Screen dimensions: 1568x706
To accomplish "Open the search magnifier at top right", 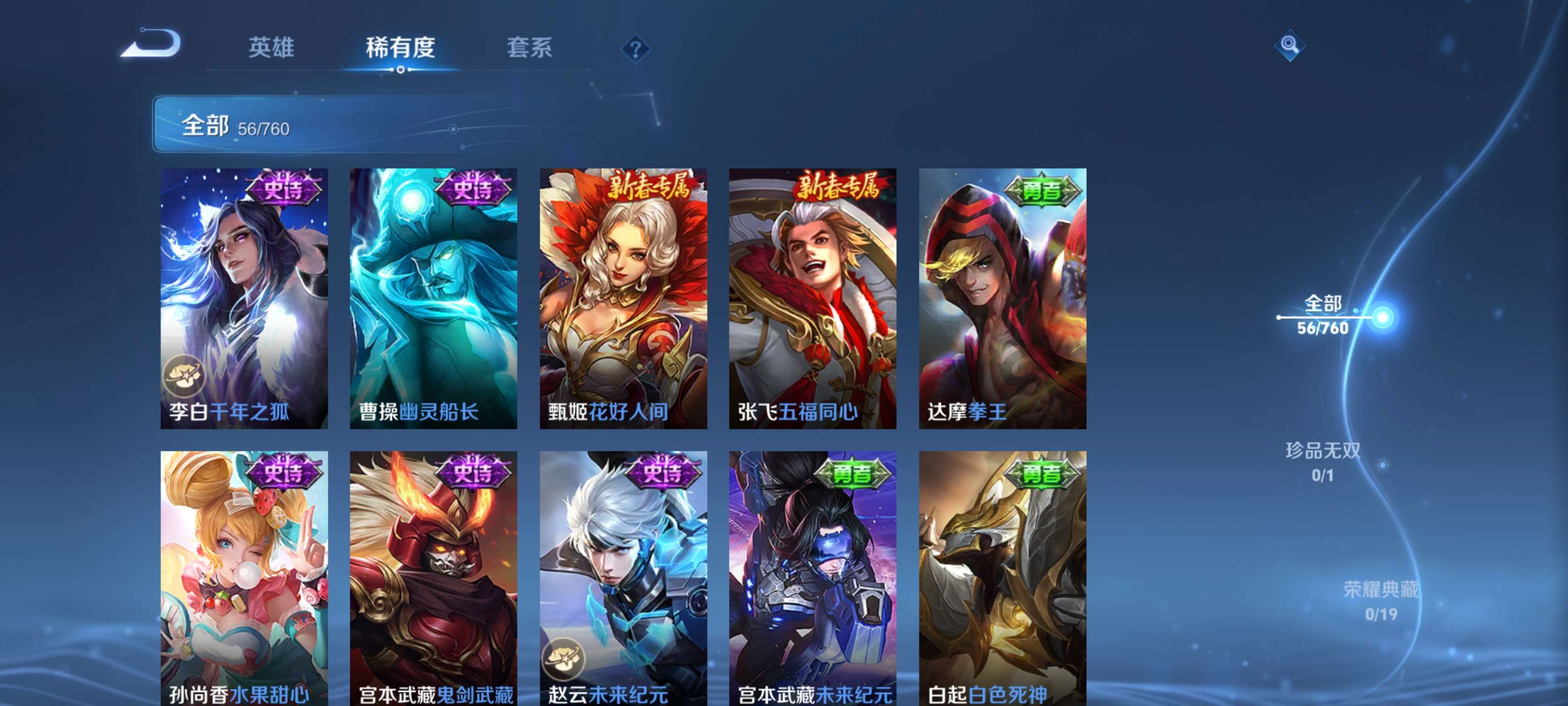I will [x=1291, y=45].
